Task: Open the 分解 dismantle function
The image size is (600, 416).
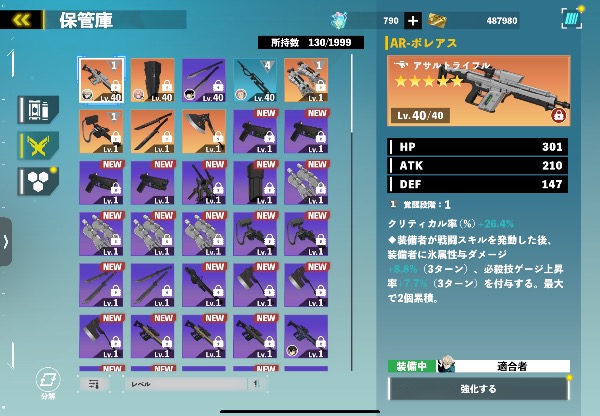Action: (47, 381)
